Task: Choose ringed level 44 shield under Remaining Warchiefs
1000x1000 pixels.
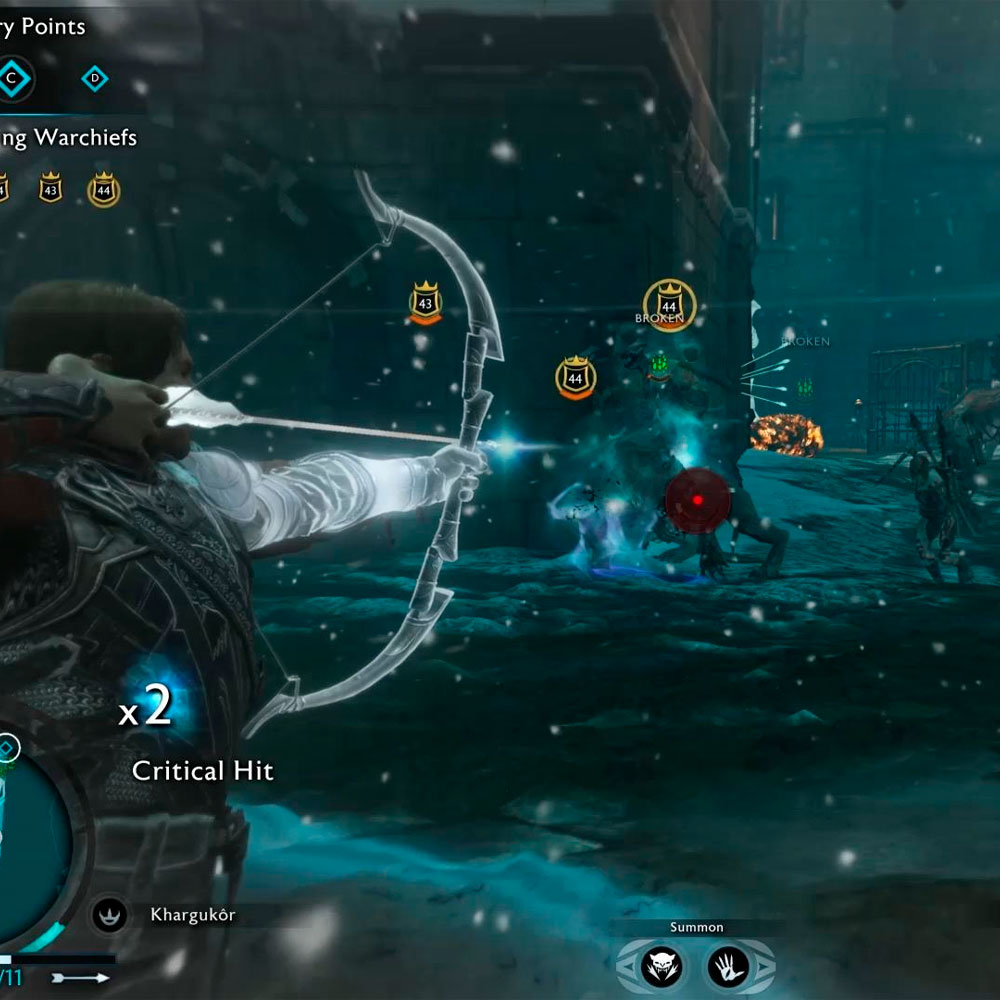Action: pos(104,188)
